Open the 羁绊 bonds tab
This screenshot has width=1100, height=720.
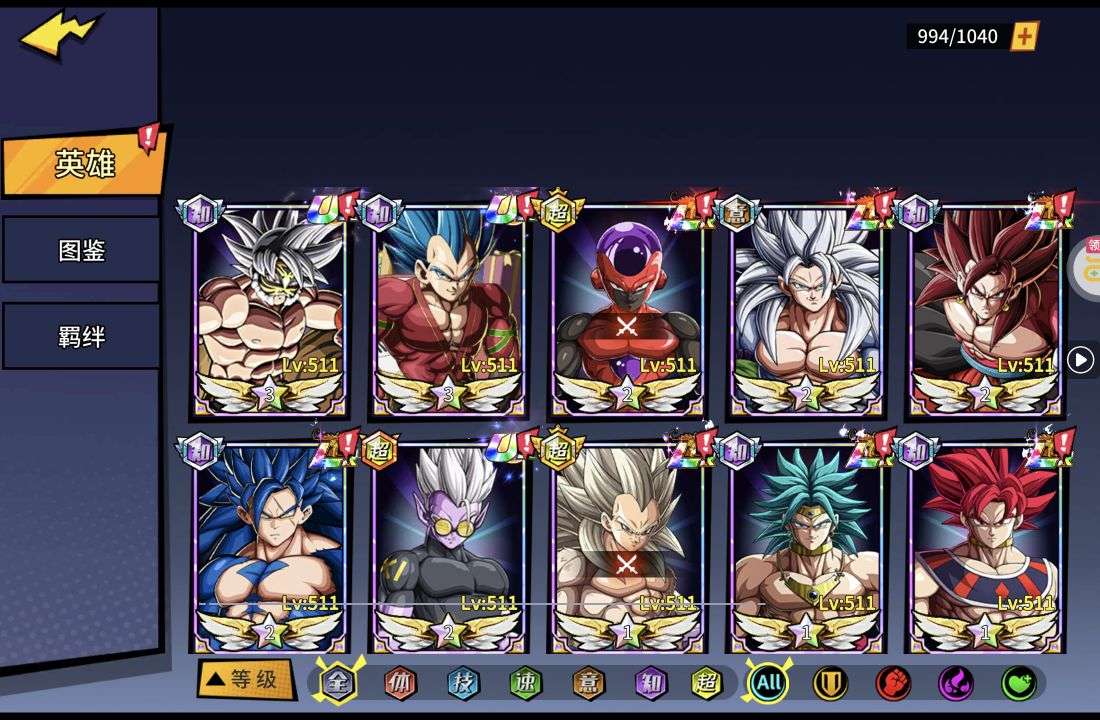(x=81, y=336)
